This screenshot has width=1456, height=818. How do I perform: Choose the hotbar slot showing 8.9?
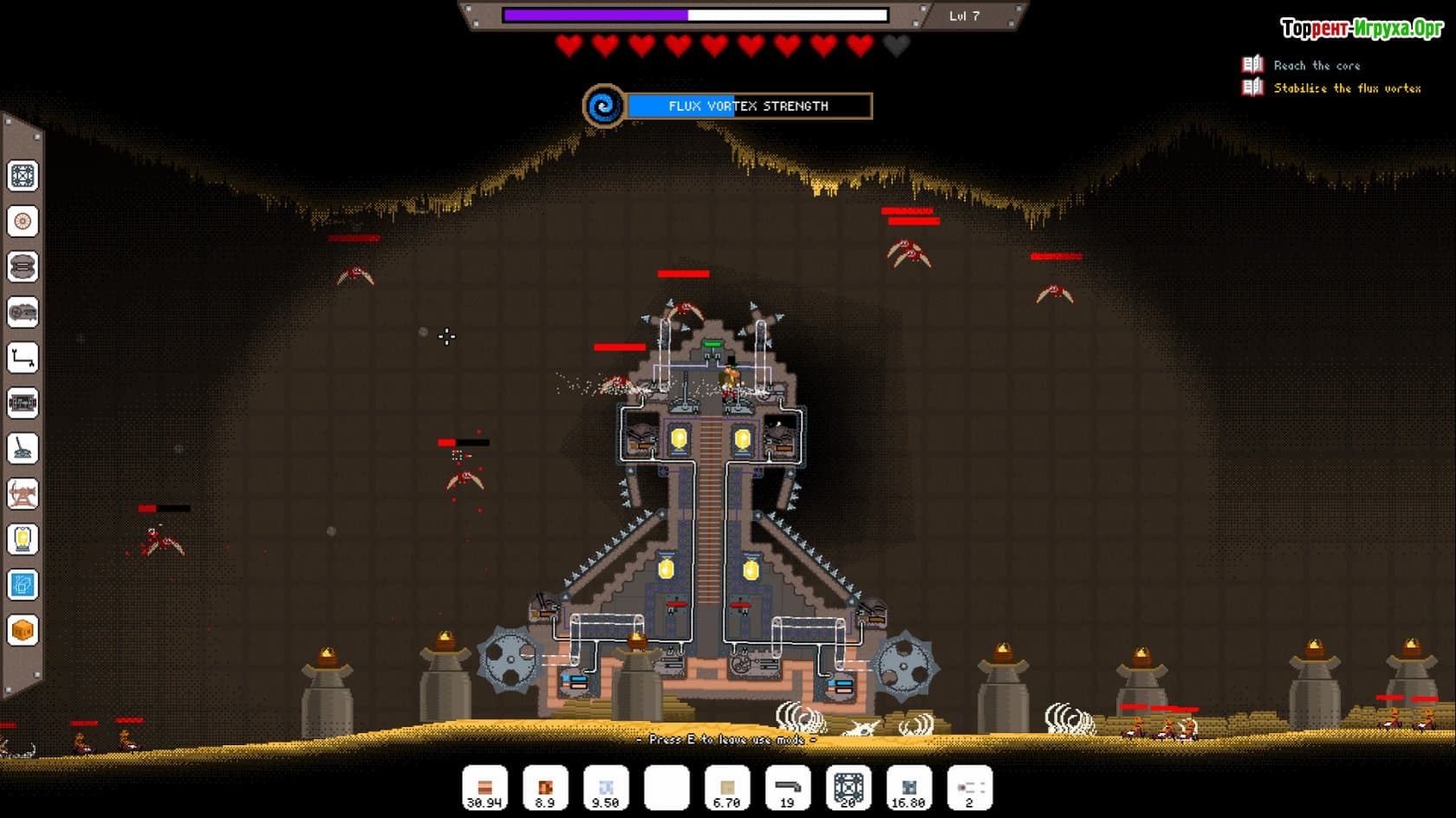(x=545, y=788)
